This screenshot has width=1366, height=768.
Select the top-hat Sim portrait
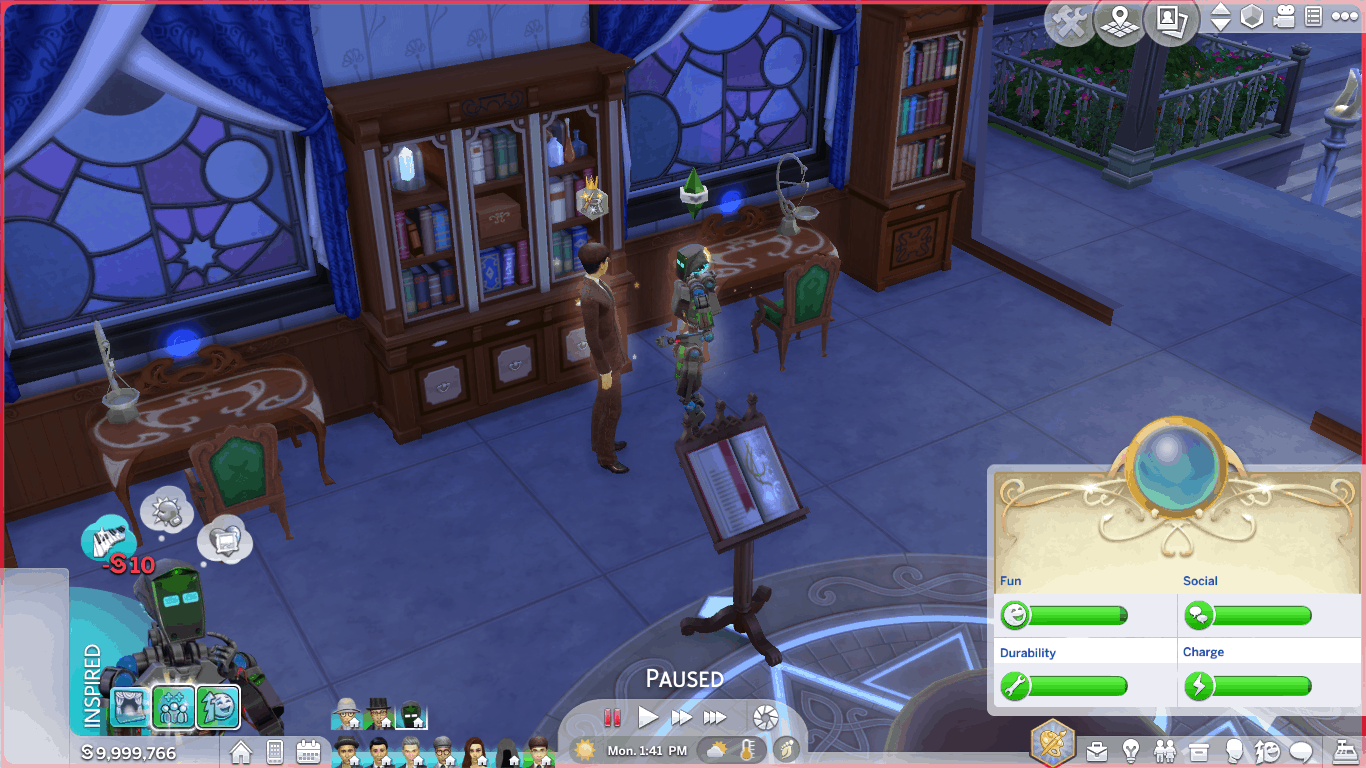click(x=379, y=715)
